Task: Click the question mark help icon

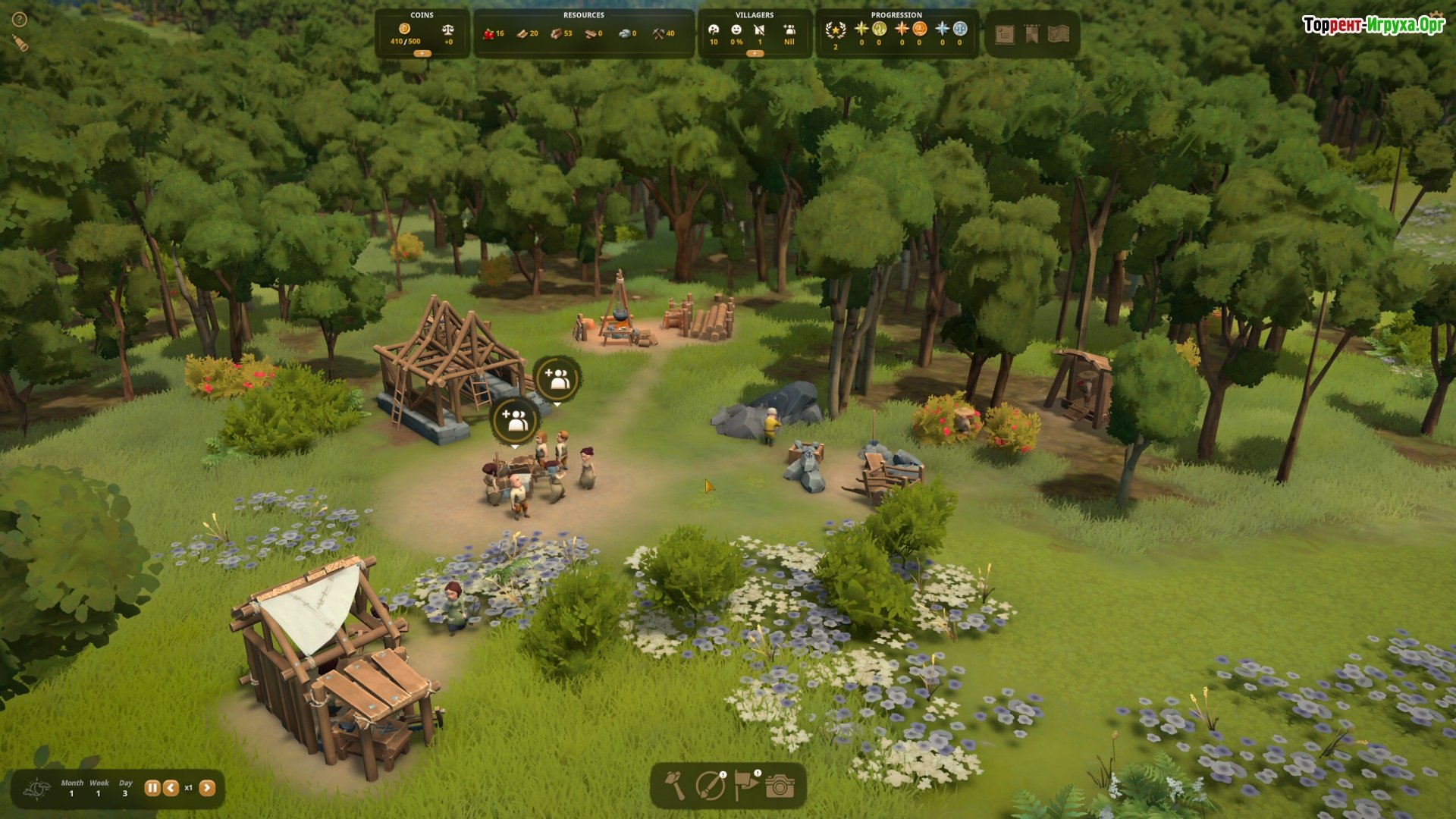Action: [20, 20]
